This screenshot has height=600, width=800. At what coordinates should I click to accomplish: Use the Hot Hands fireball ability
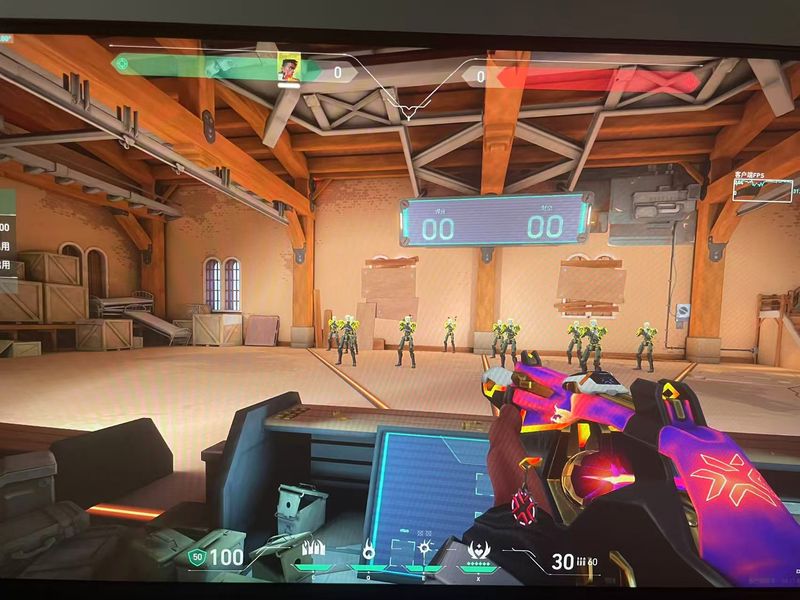(x=424, y=548)
